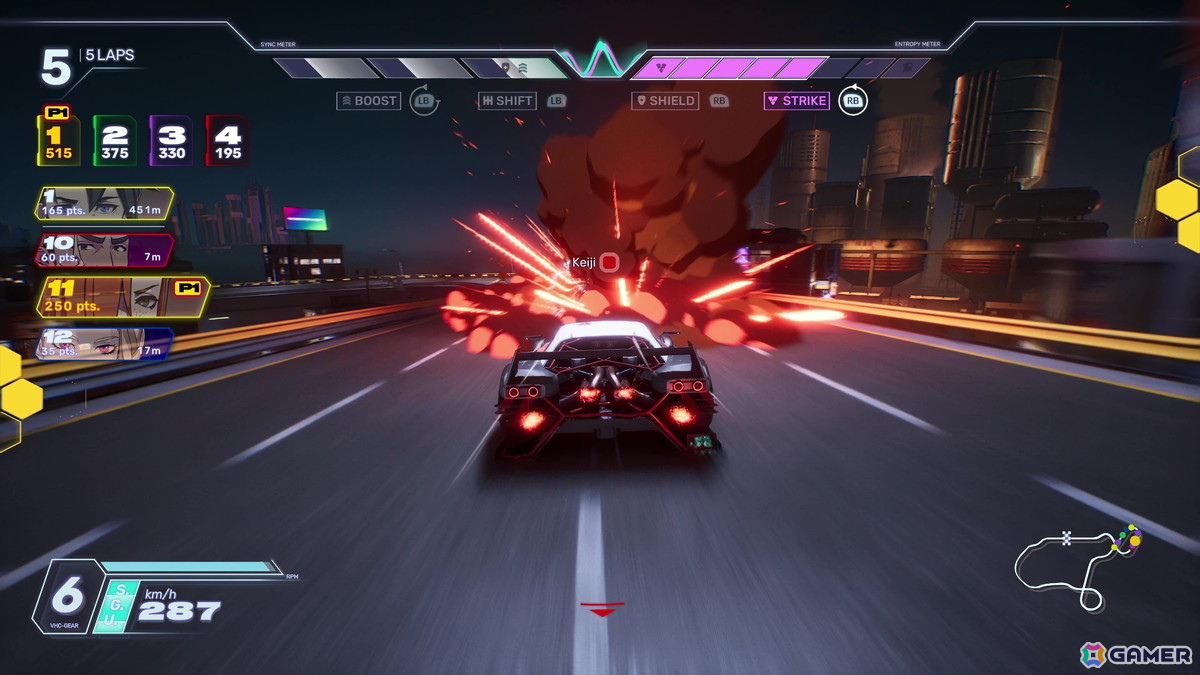Pick team 4 score card with 195
The height and width of the screenshot is (675, 1200).
[227, 141]
